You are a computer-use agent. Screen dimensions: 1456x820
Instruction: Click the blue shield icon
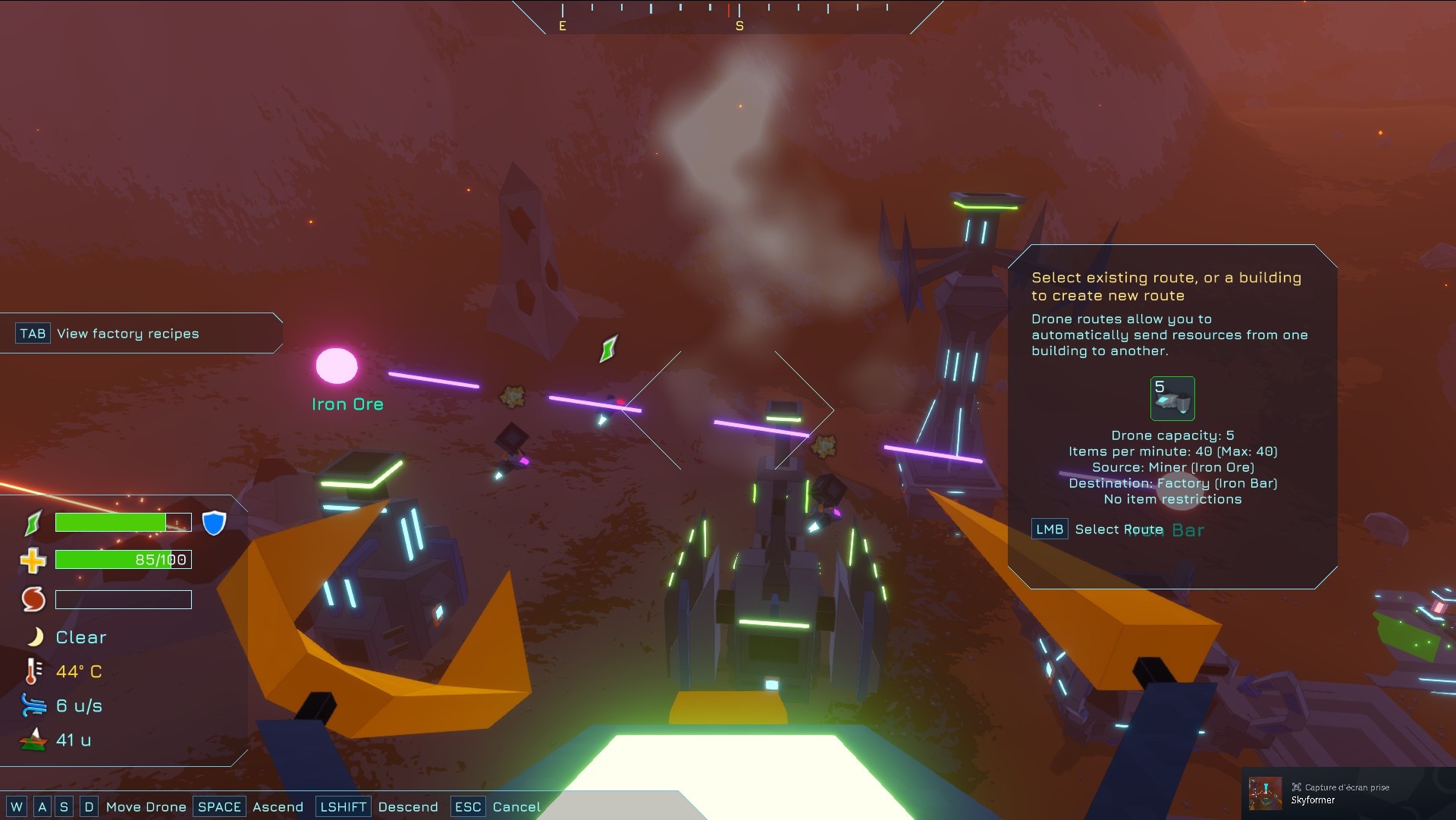tap(215, 523)
